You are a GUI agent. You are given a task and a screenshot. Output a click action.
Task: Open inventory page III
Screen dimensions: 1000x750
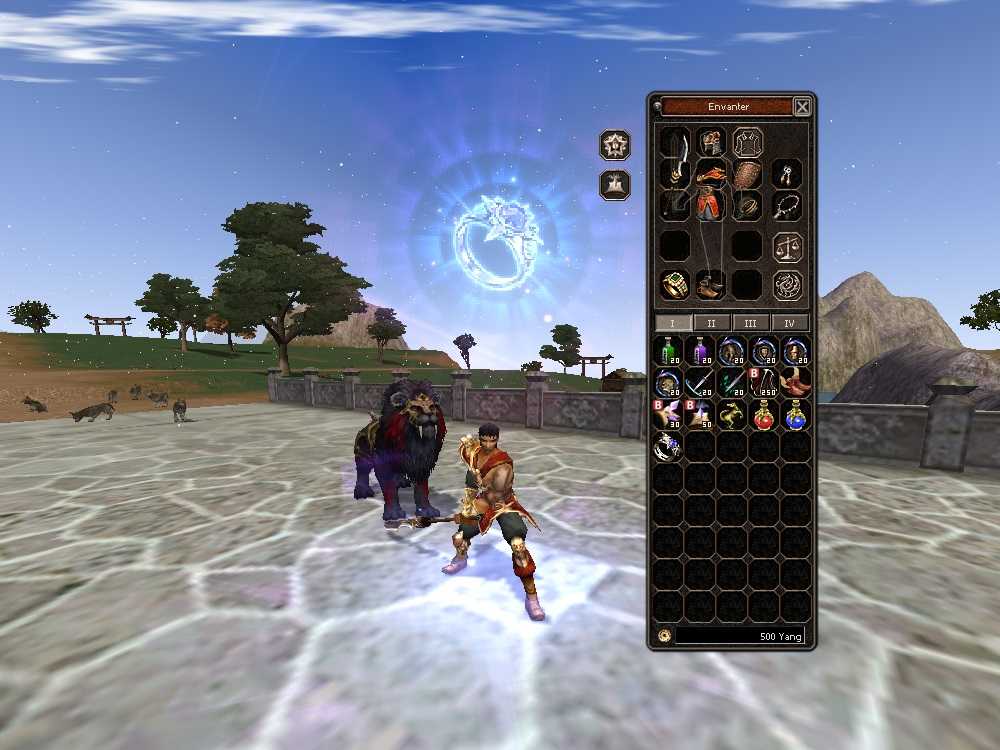click(x=750, y=323)
